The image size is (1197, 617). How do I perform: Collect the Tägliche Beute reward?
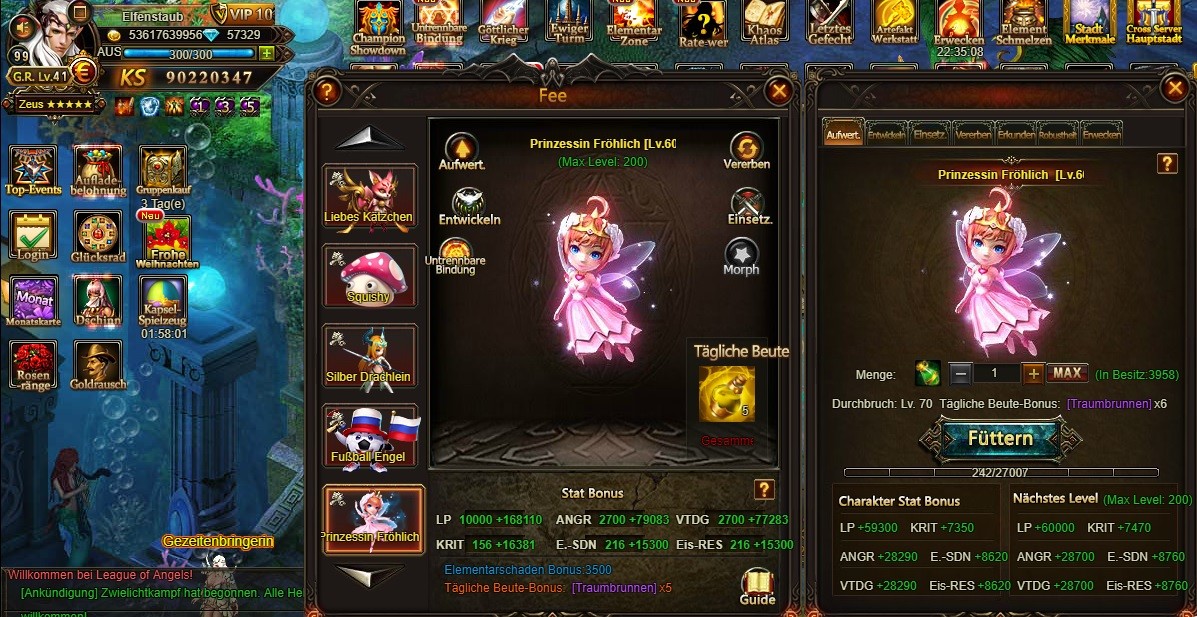pyautogui.click(x=727, y=394)
